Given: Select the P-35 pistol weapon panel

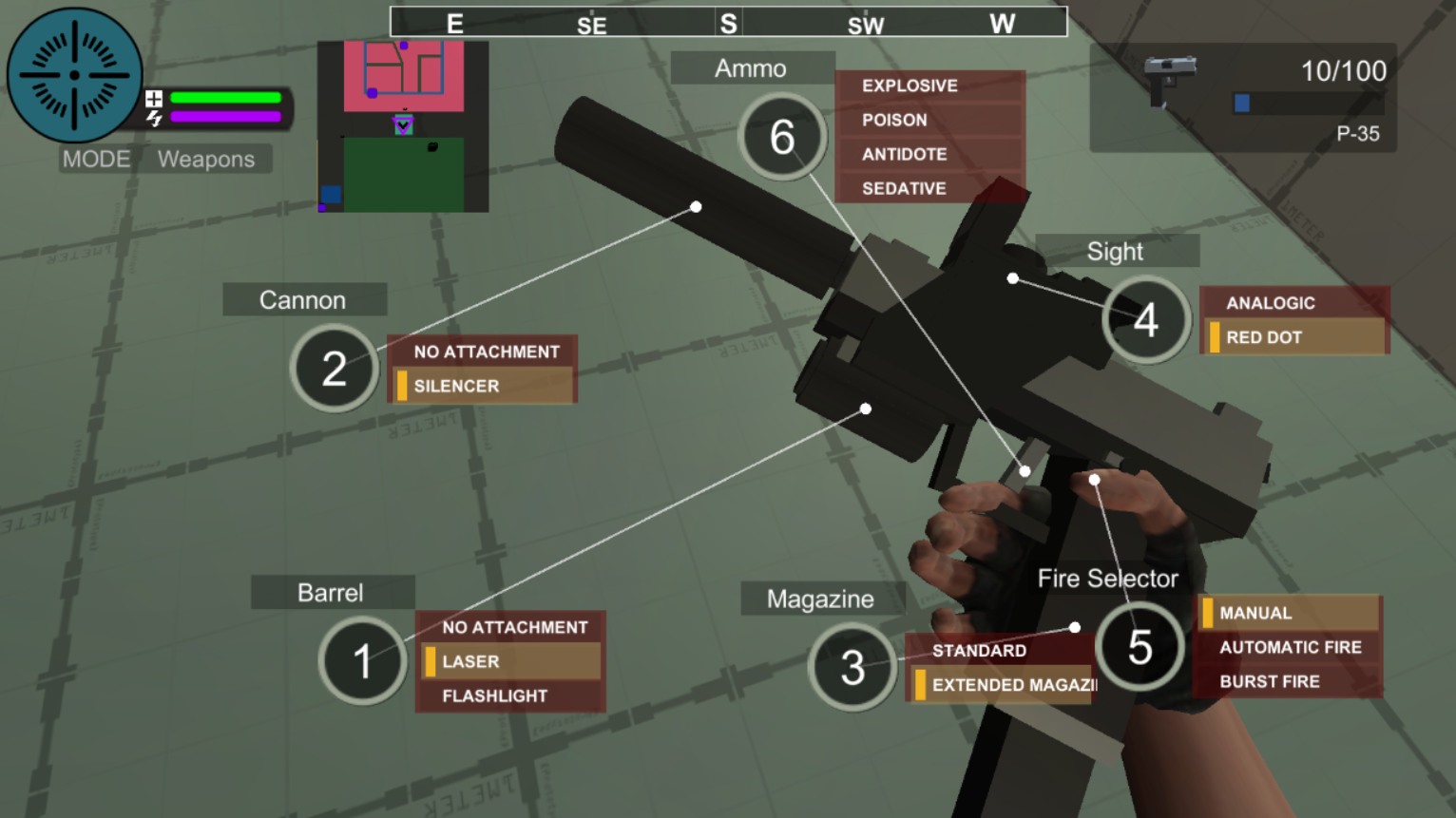Looking at the screenshot, I should (1242, 97).
